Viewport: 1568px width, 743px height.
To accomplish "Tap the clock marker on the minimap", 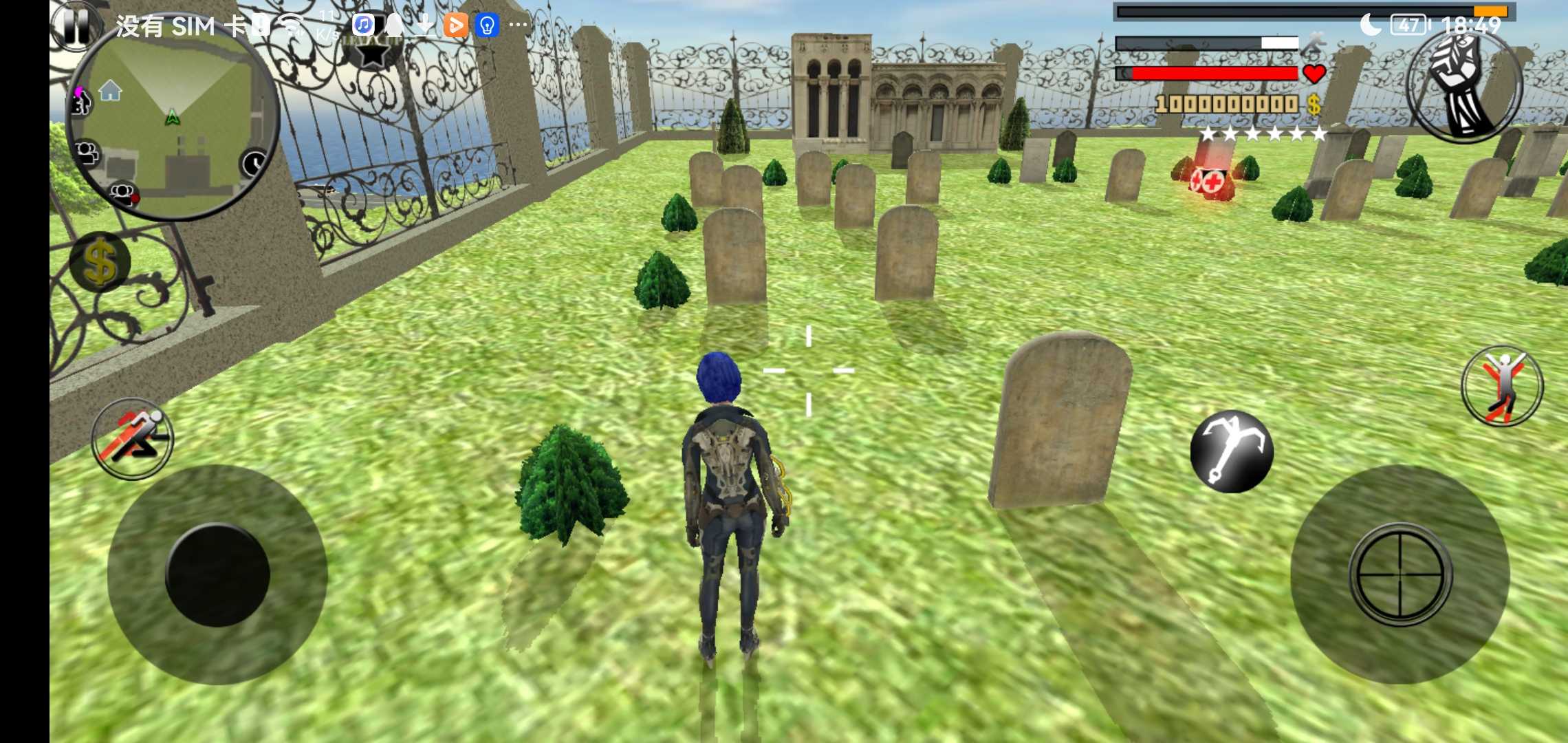I will tap(254, 164).
